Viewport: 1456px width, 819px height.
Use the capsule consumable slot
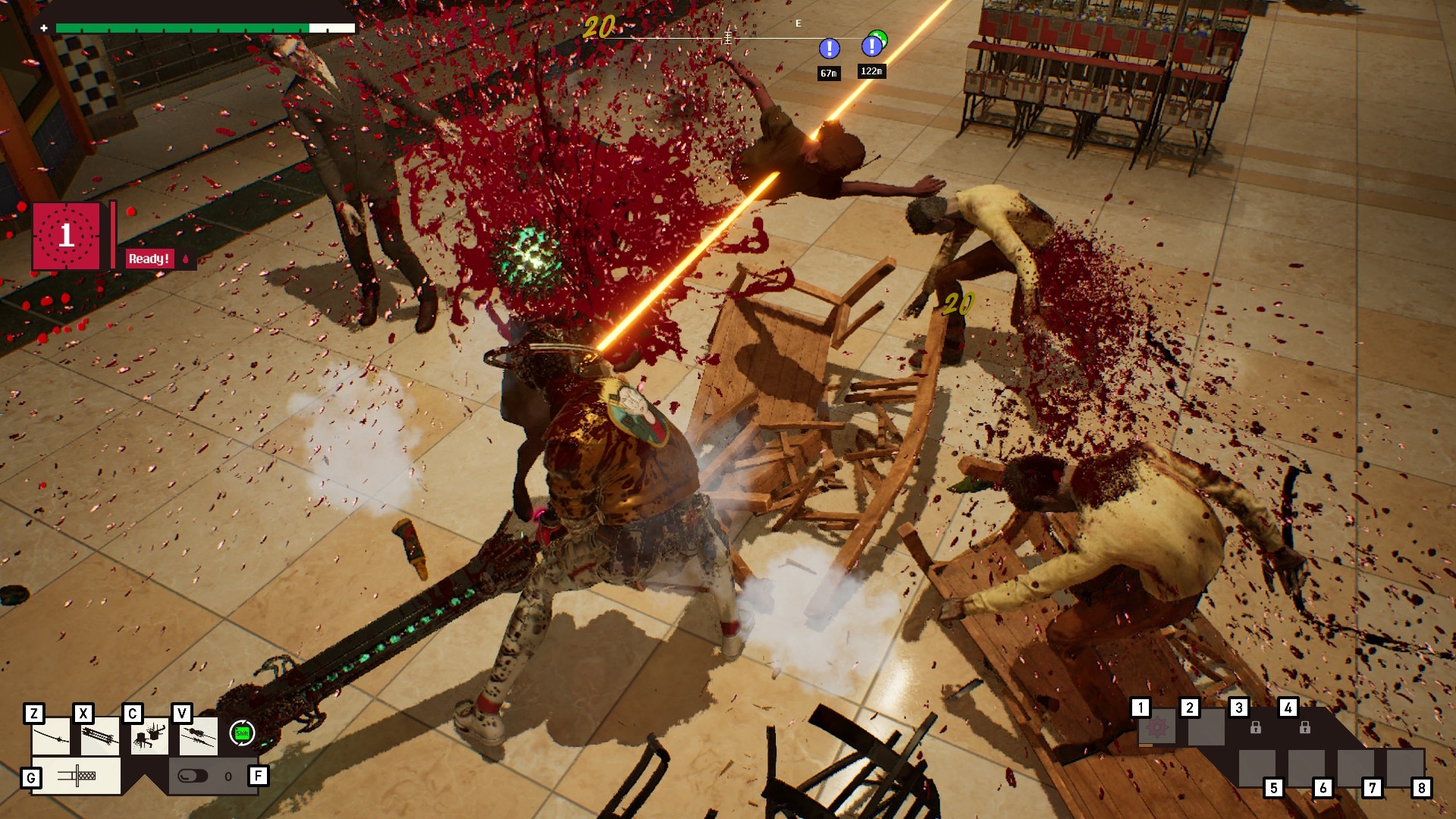[x=193, y=776]
